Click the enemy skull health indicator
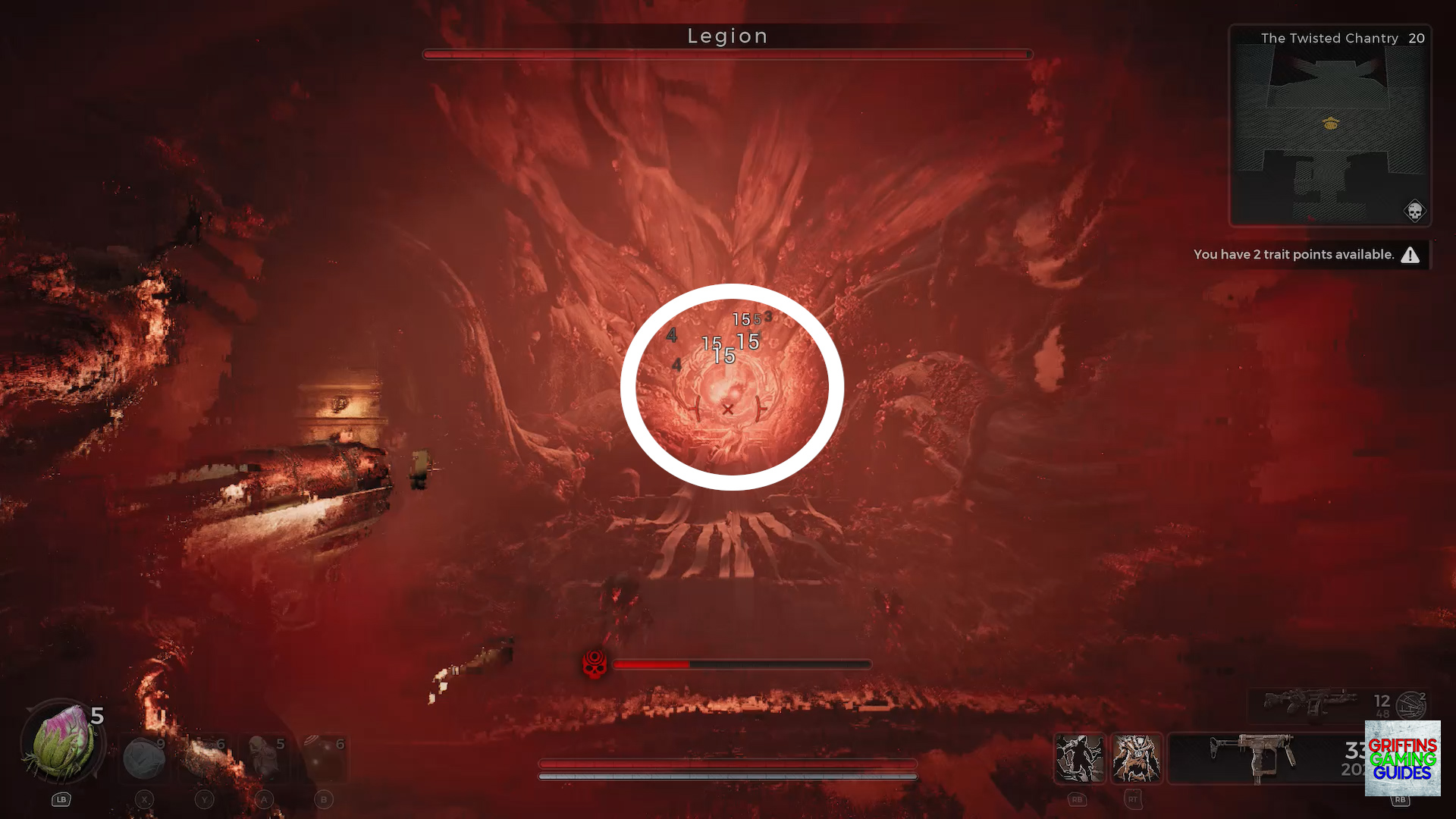Screen dimensions: 1456x819 click(x=595, y=664)
